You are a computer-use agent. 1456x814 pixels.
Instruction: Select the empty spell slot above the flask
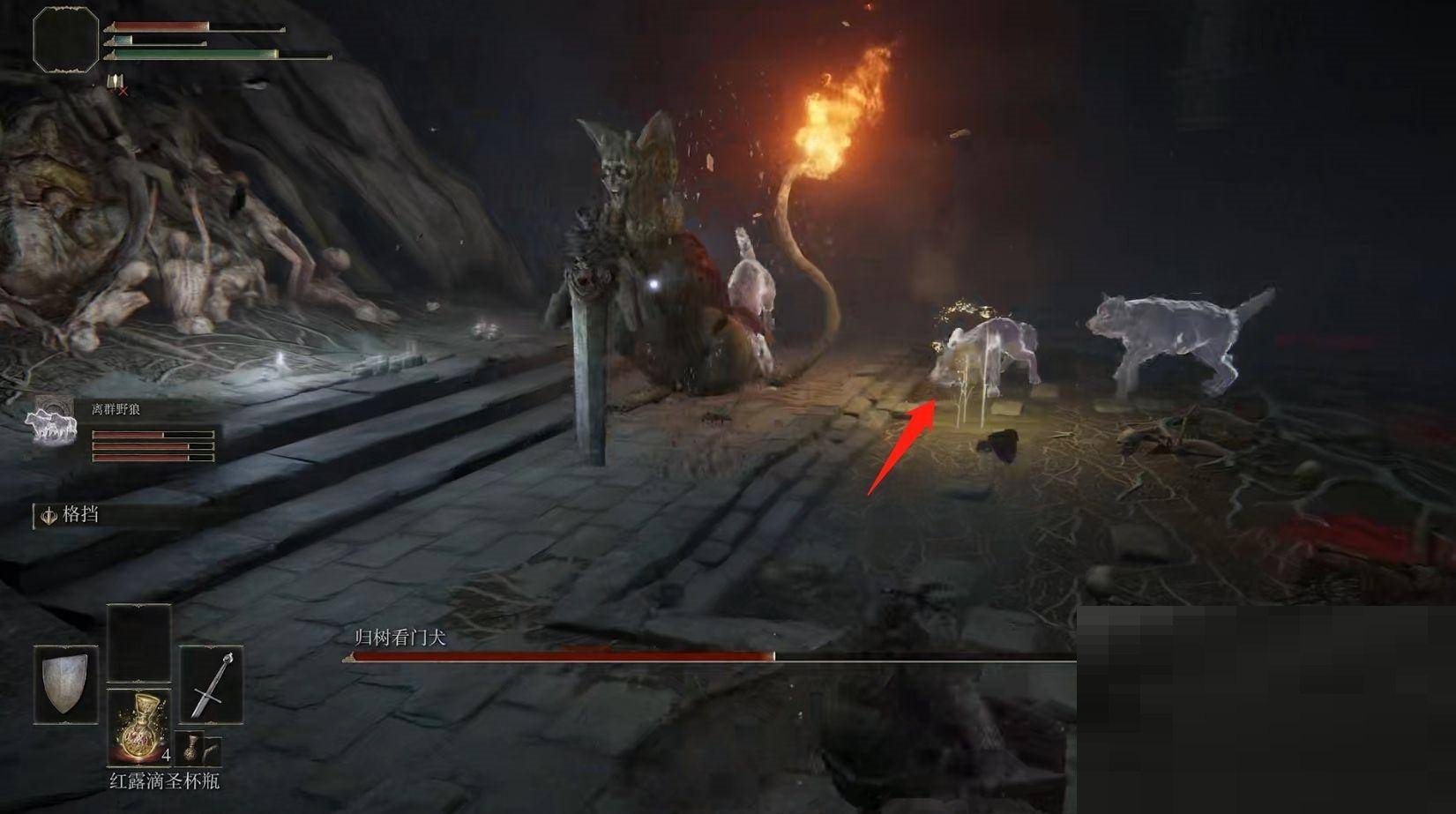point(139,643)
